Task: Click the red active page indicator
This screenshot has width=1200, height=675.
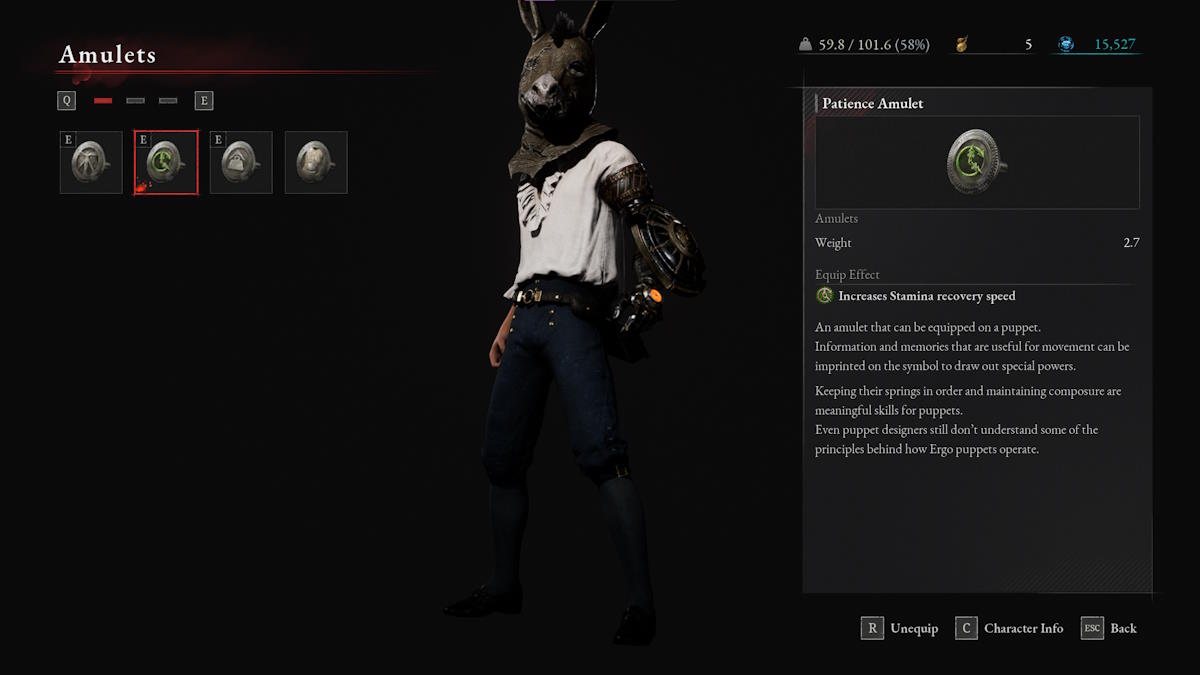Action: tap(103, 101)
